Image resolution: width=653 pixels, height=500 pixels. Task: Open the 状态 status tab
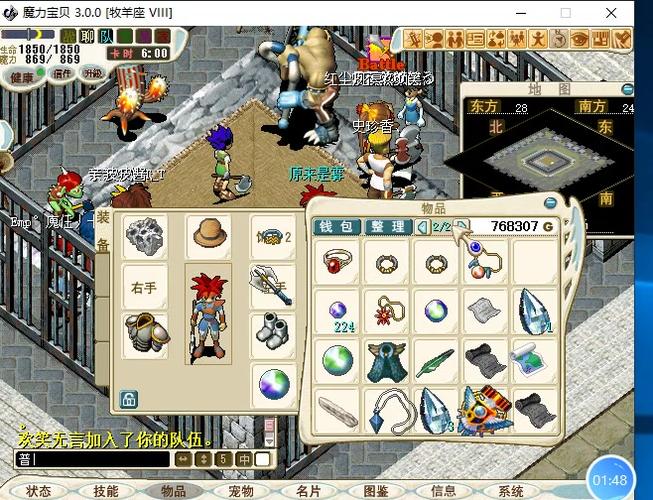tap(39, 491)
